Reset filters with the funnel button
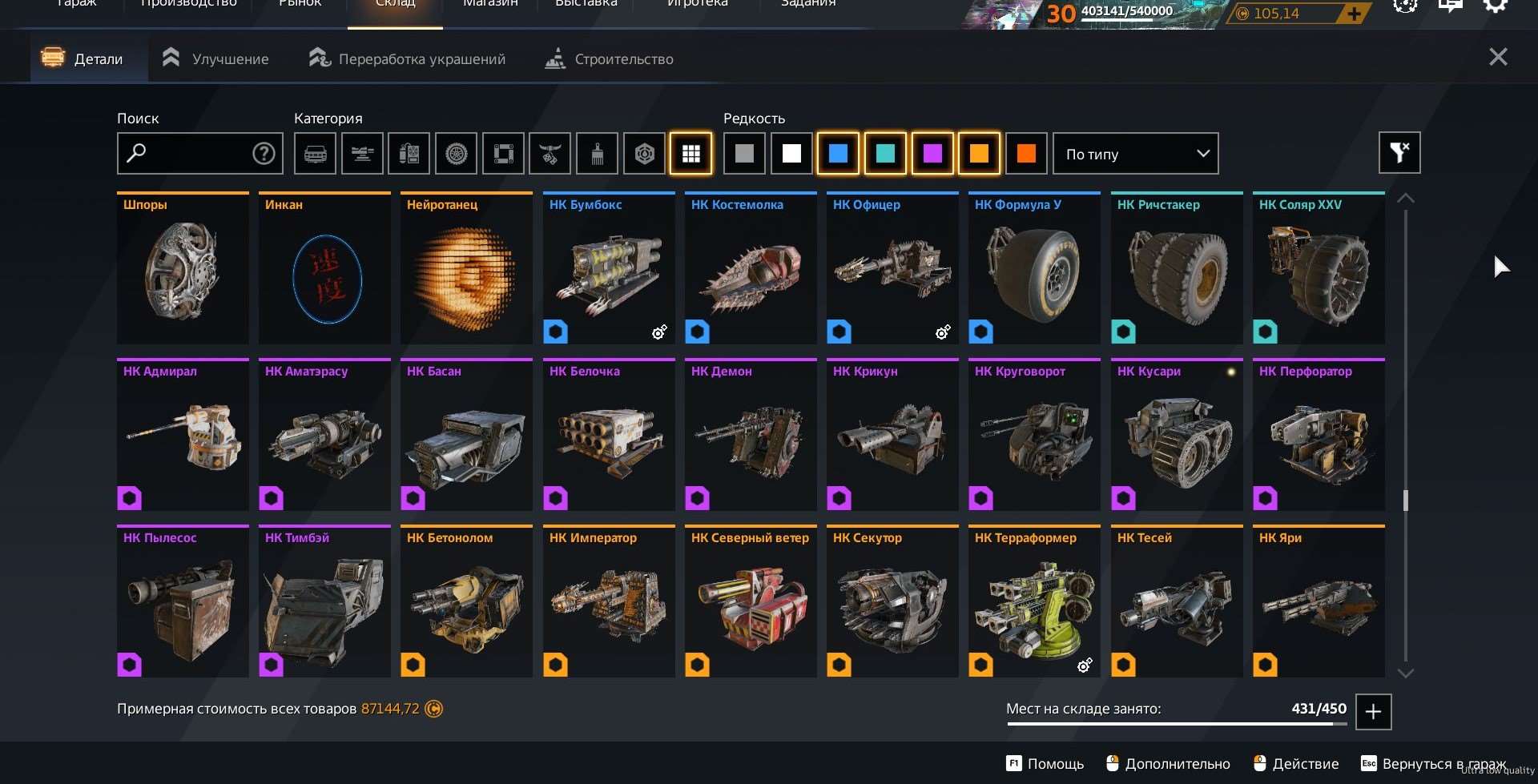Viewport: 1538px width, 784px height. [x=1399, y=153]
